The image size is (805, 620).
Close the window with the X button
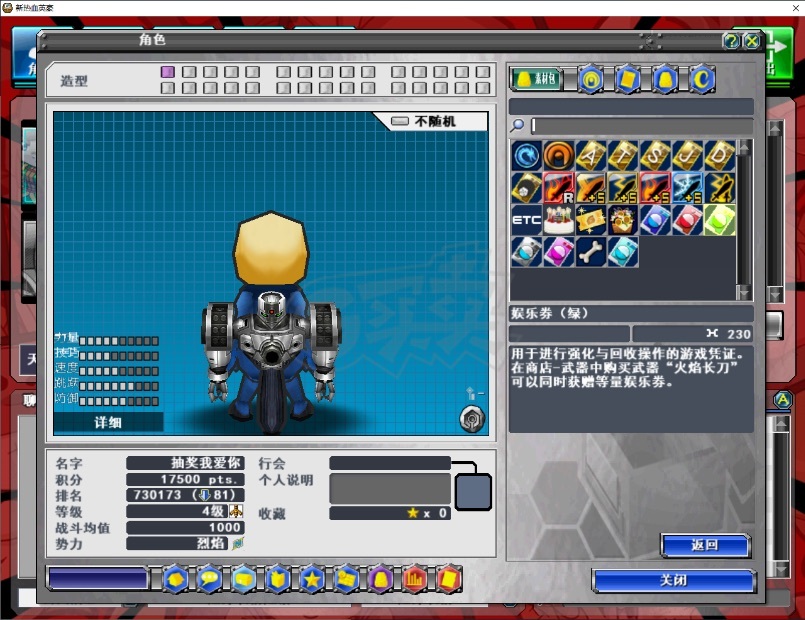click(752, 41)
